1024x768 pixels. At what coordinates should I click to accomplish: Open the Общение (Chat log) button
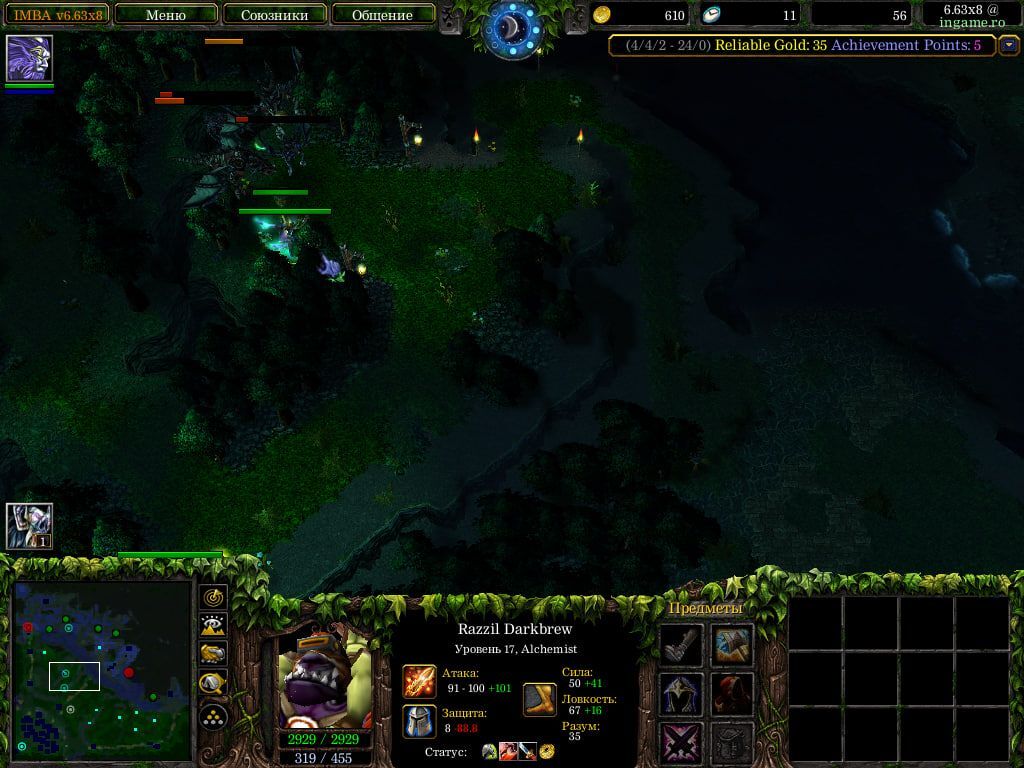pos(382,15)
